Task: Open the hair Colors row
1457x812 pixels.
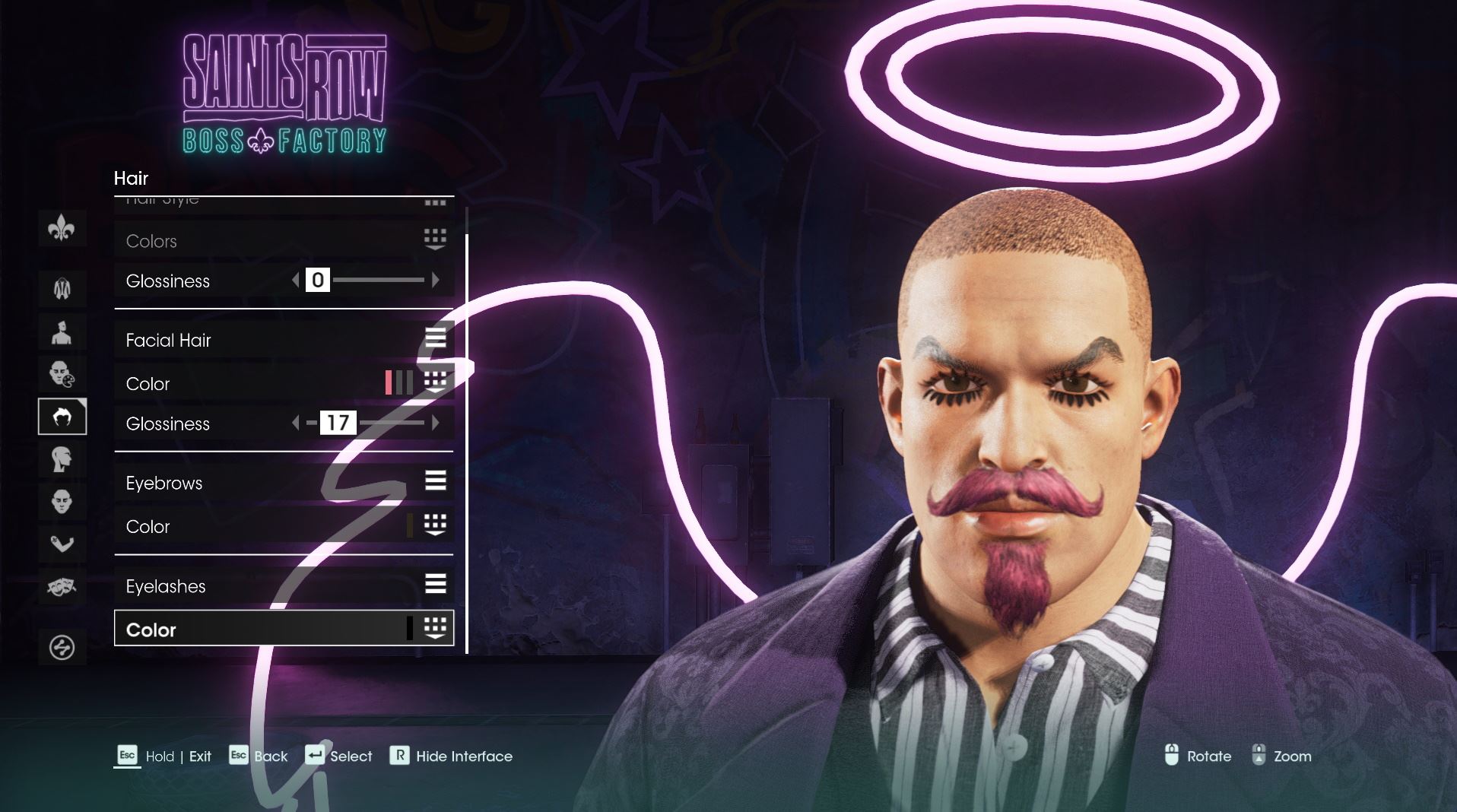Action: pos(283,241)
